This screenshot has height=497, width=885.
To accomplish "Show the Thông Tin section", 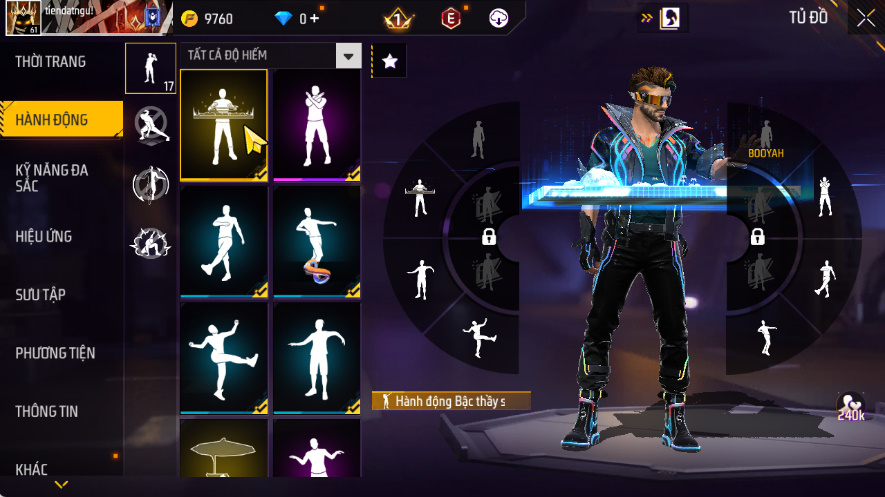I will coord(47,411).
